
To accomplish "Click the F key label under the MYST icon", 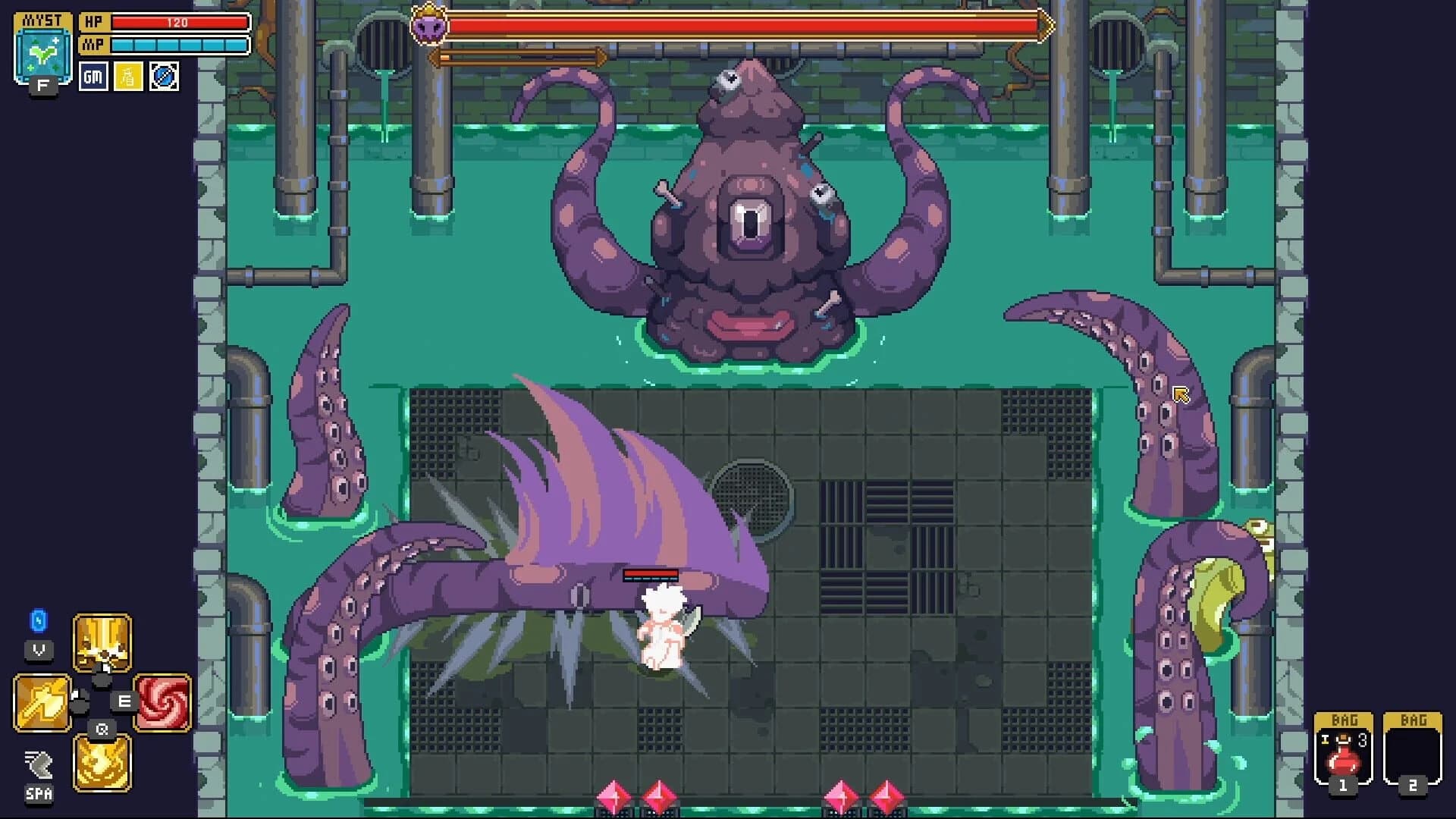I will [43, 86].
